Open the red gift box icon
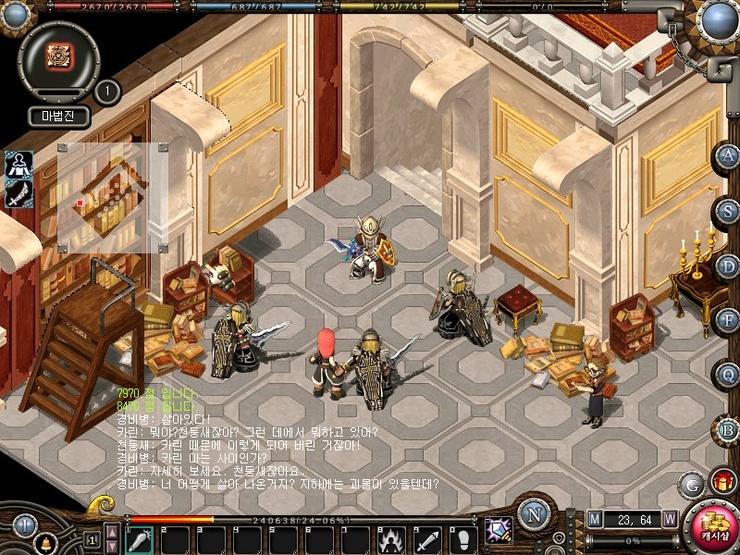Screen dimensions: 740x555 pos(723,482)
